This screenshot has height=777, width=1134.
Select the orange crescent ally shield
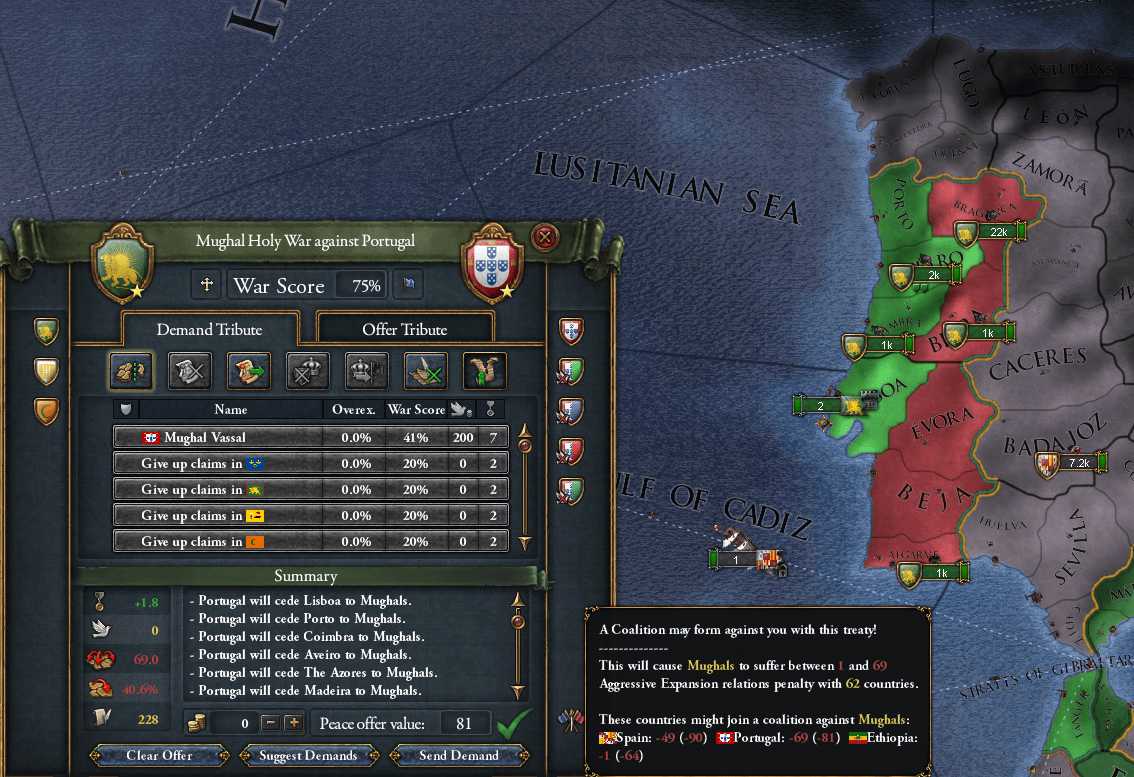point(46,411)
